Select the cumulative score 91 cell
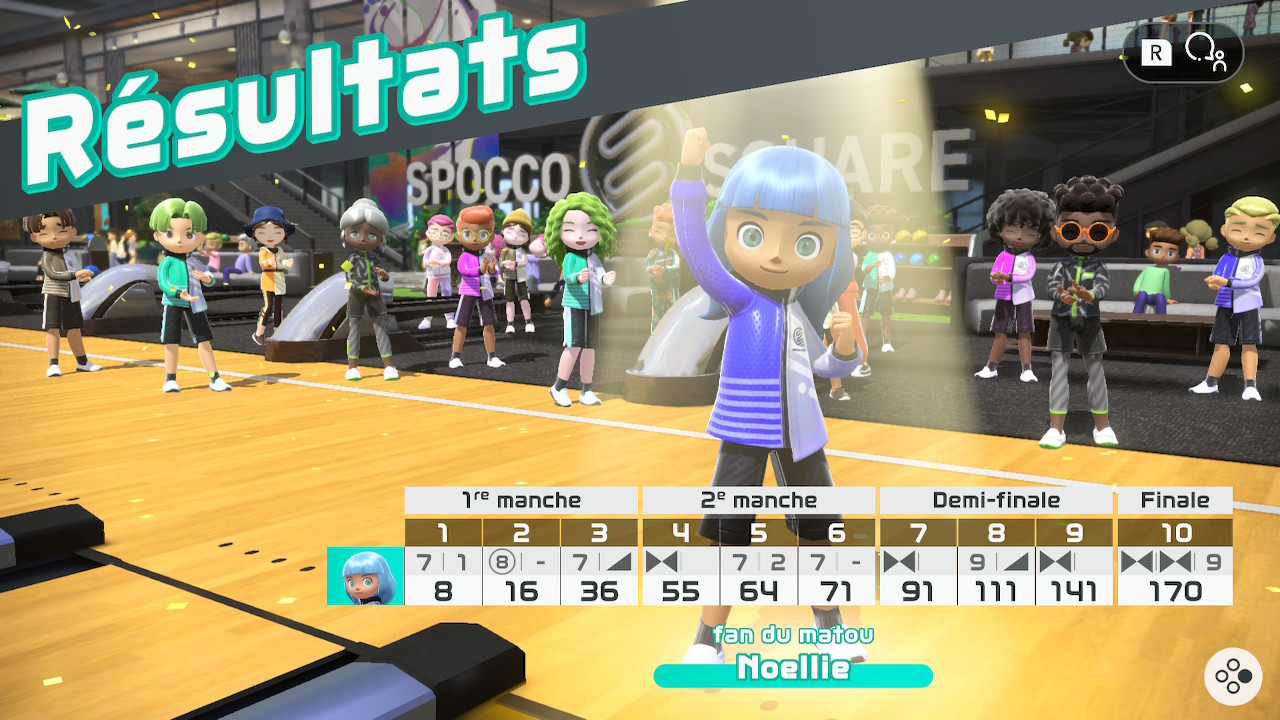The height and width of the screenshot is (720, 1280). 917,590
